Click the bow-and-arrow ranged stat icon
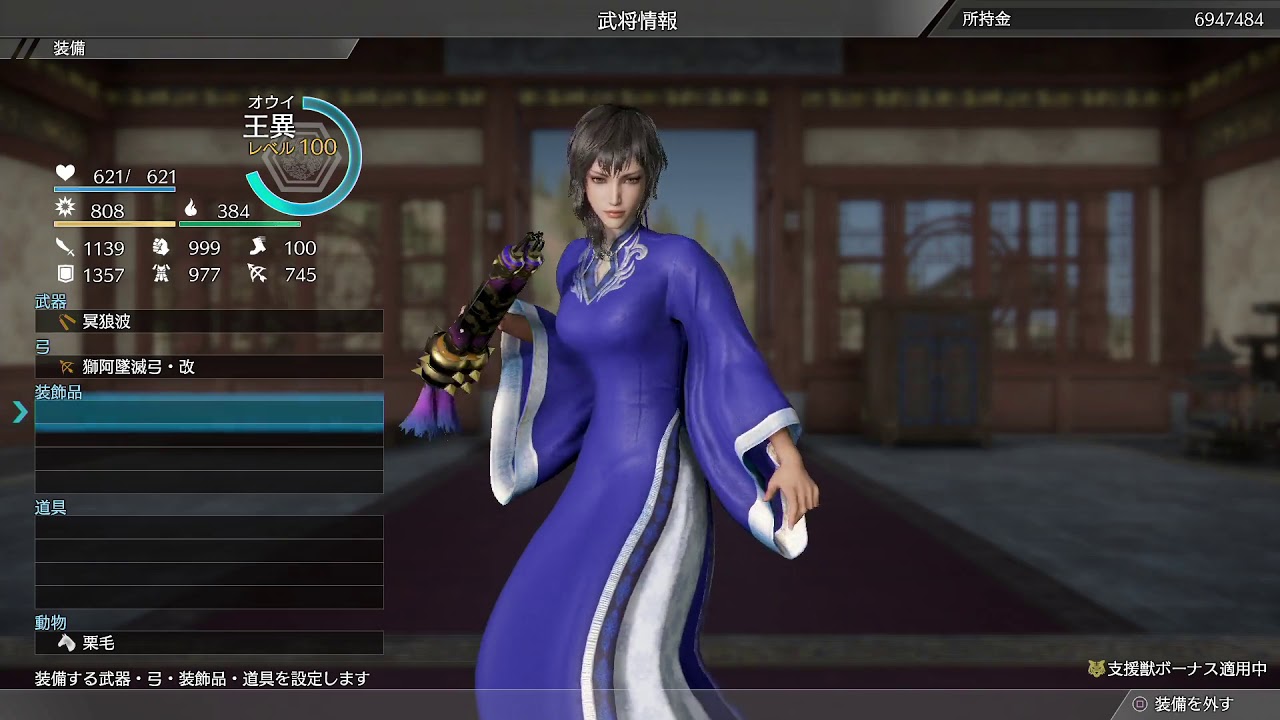 coord(257,273)
